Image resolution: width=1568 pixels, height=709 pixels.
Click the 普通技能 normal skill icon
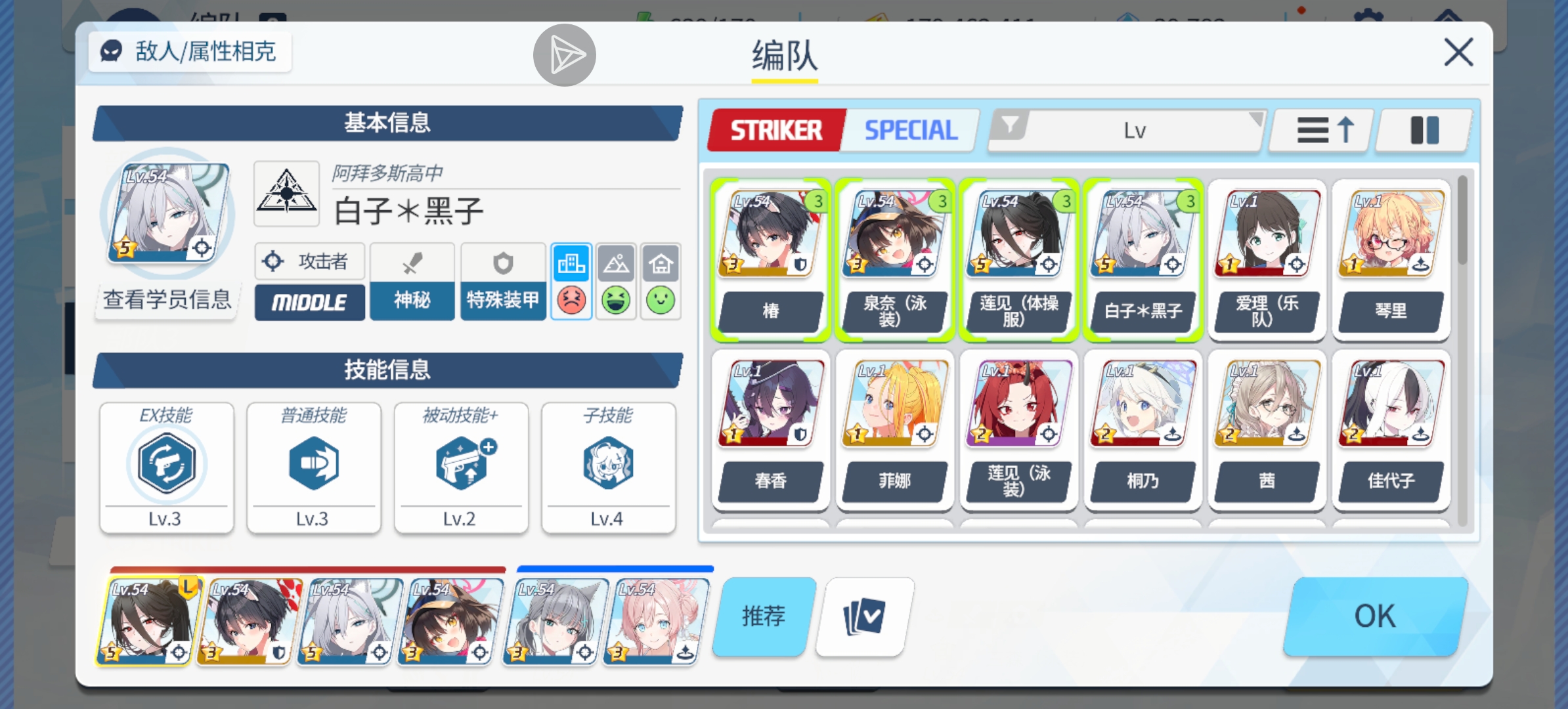[313, 463]
